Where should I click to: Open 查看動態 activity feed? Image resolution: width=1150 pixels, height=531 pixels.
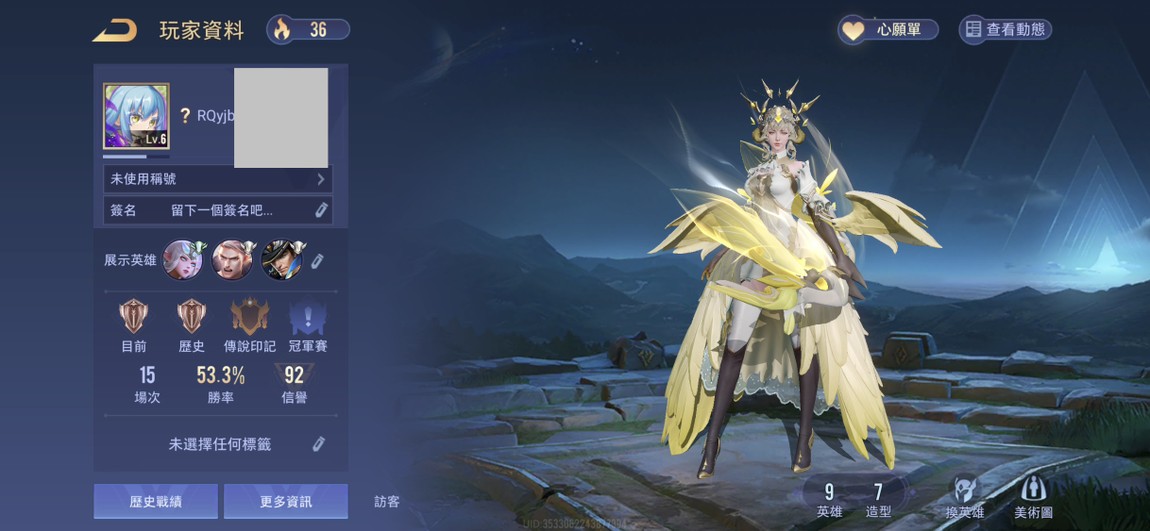click(x=1005, y=30)
